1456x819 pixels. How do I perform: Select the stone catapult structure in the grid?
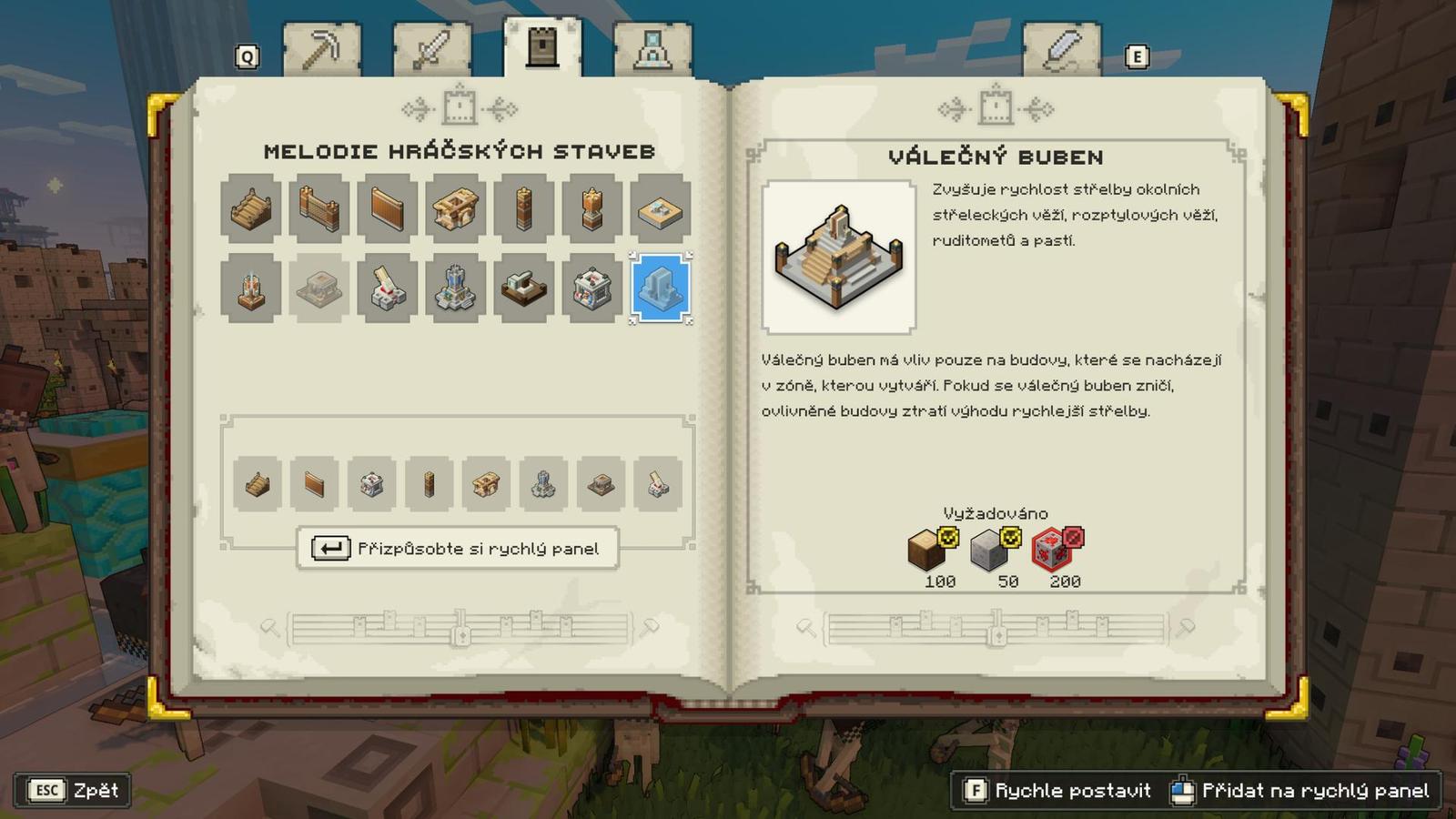tap(388, 290)
